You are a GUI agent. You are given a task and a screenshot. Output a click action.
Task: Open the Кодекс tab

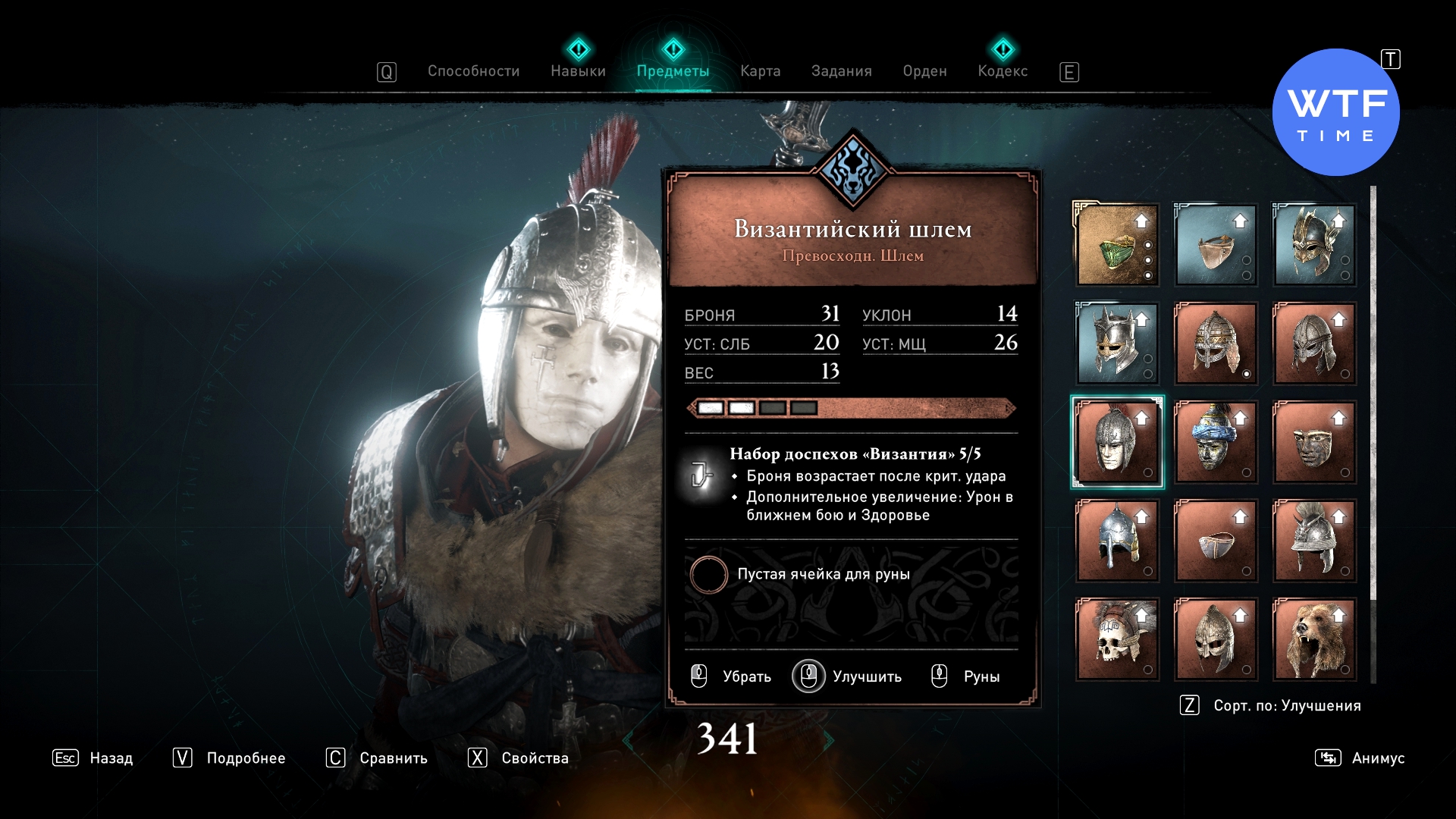[x=1003, y=71]
